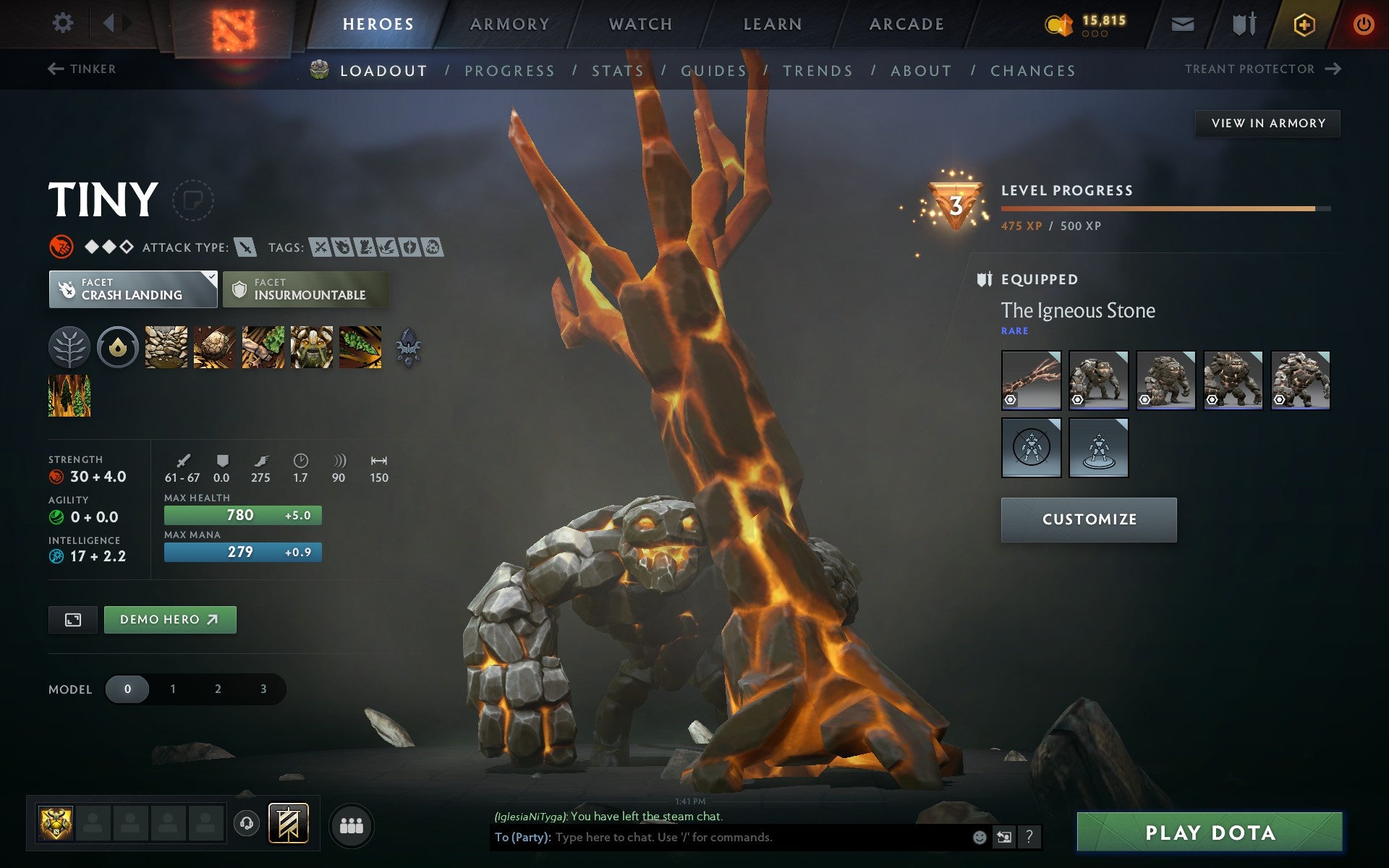Viewport: 1389px width, 868px height.
Task: Open the settings gear icon
Action: point(64,23)
